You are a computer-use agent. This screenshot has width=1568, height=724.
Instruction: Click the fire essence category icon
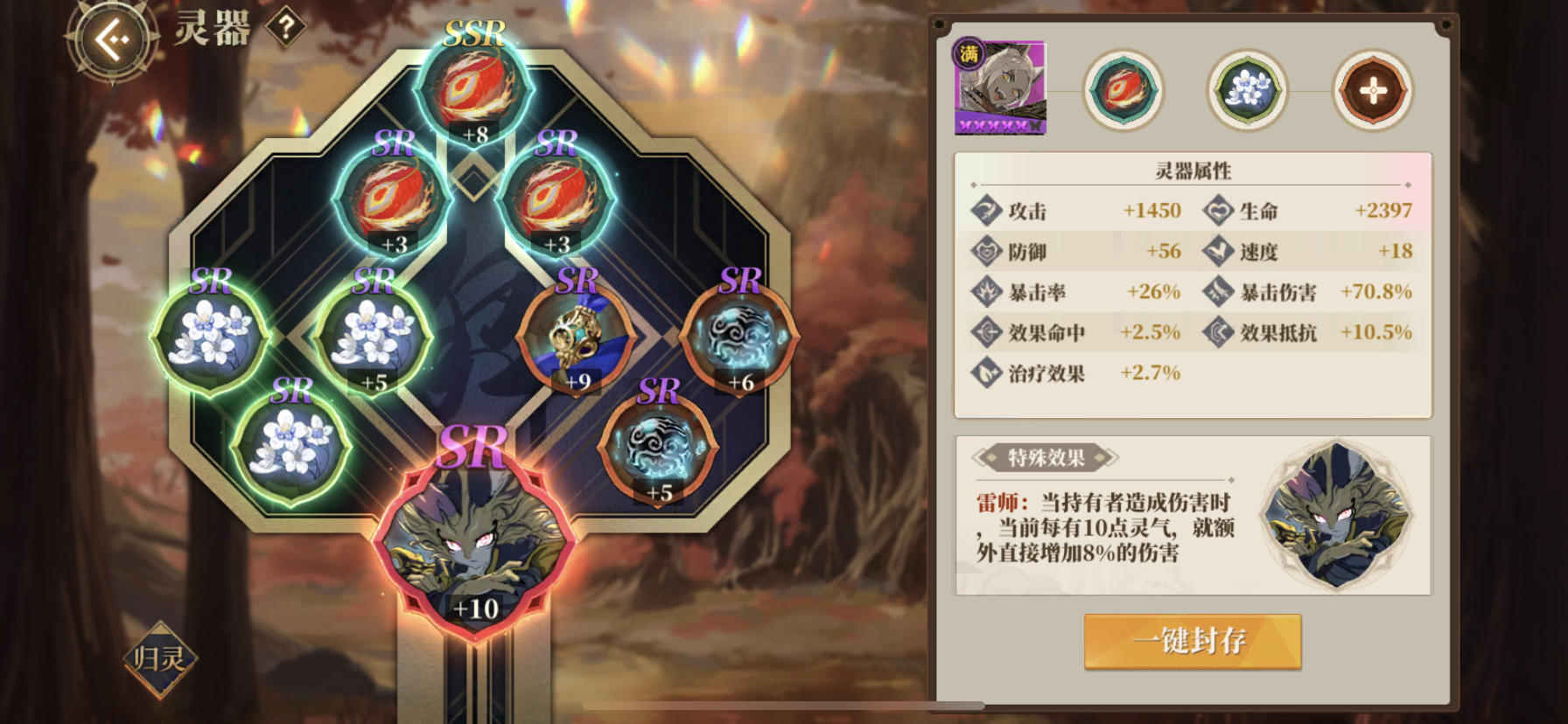(x=1124, y=87)
